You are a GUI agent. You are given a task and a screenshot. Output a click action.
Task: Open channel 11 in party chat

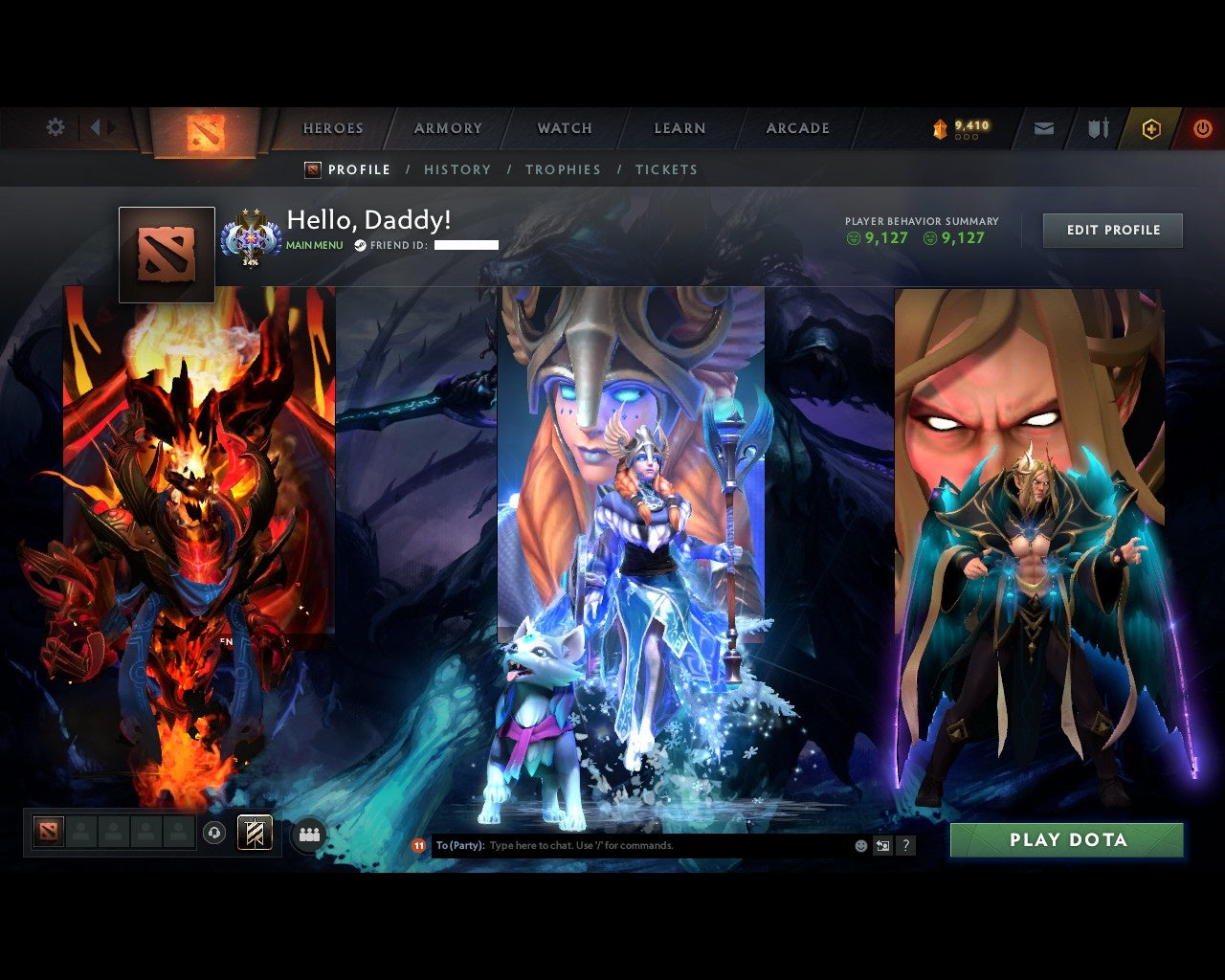[417, 845]
